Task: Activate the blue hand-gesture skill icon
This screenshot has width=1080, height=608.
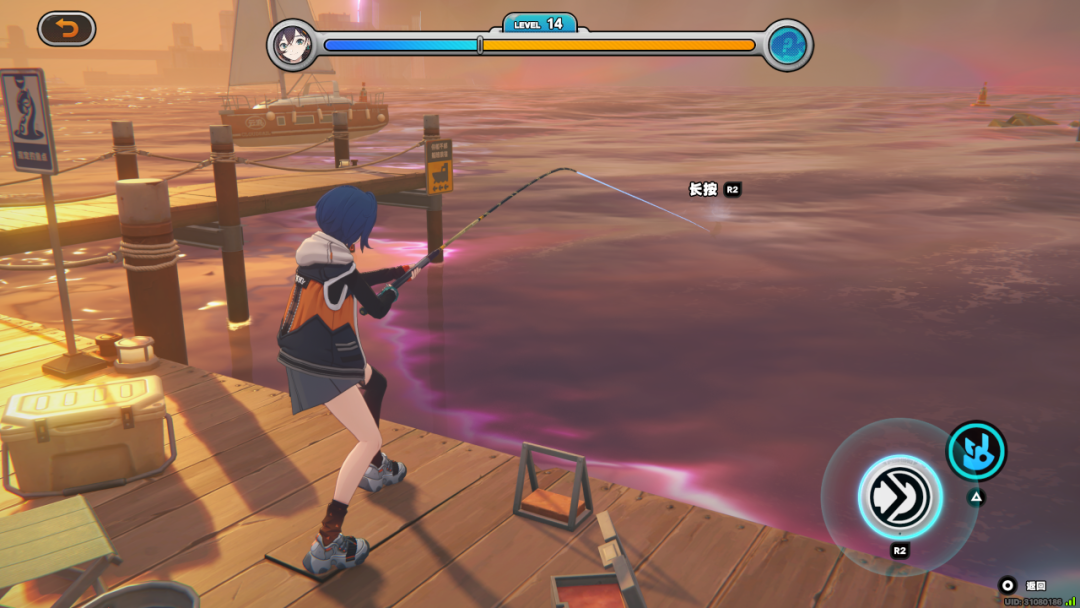Action: [x=976, y=450]
